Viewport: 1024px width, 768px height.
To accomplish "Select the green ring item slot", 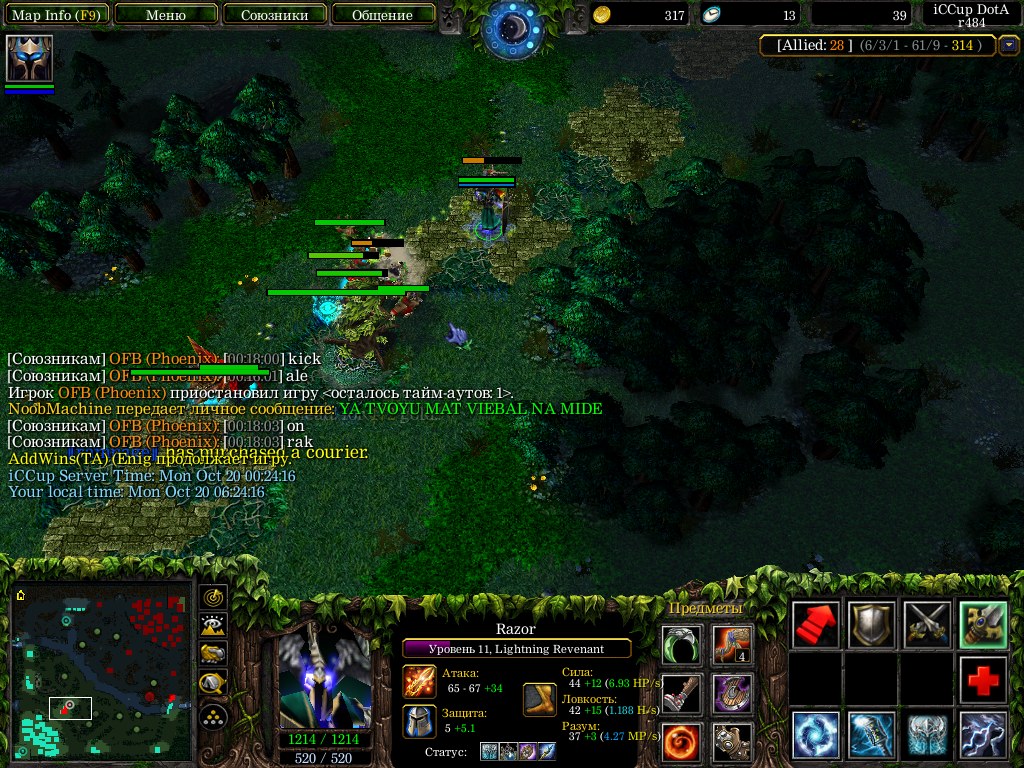I will (682, 645).
